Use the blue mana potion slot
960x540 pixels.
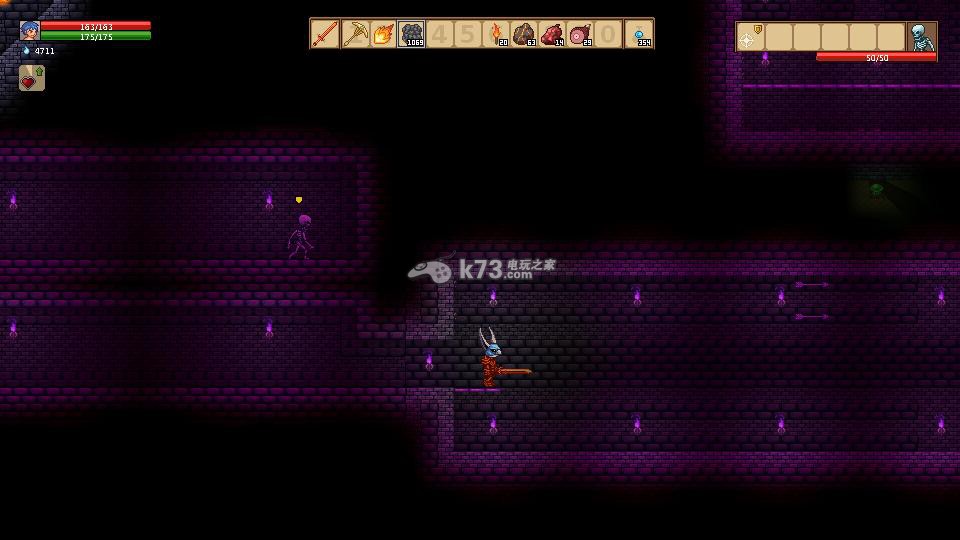pos(639,34)
